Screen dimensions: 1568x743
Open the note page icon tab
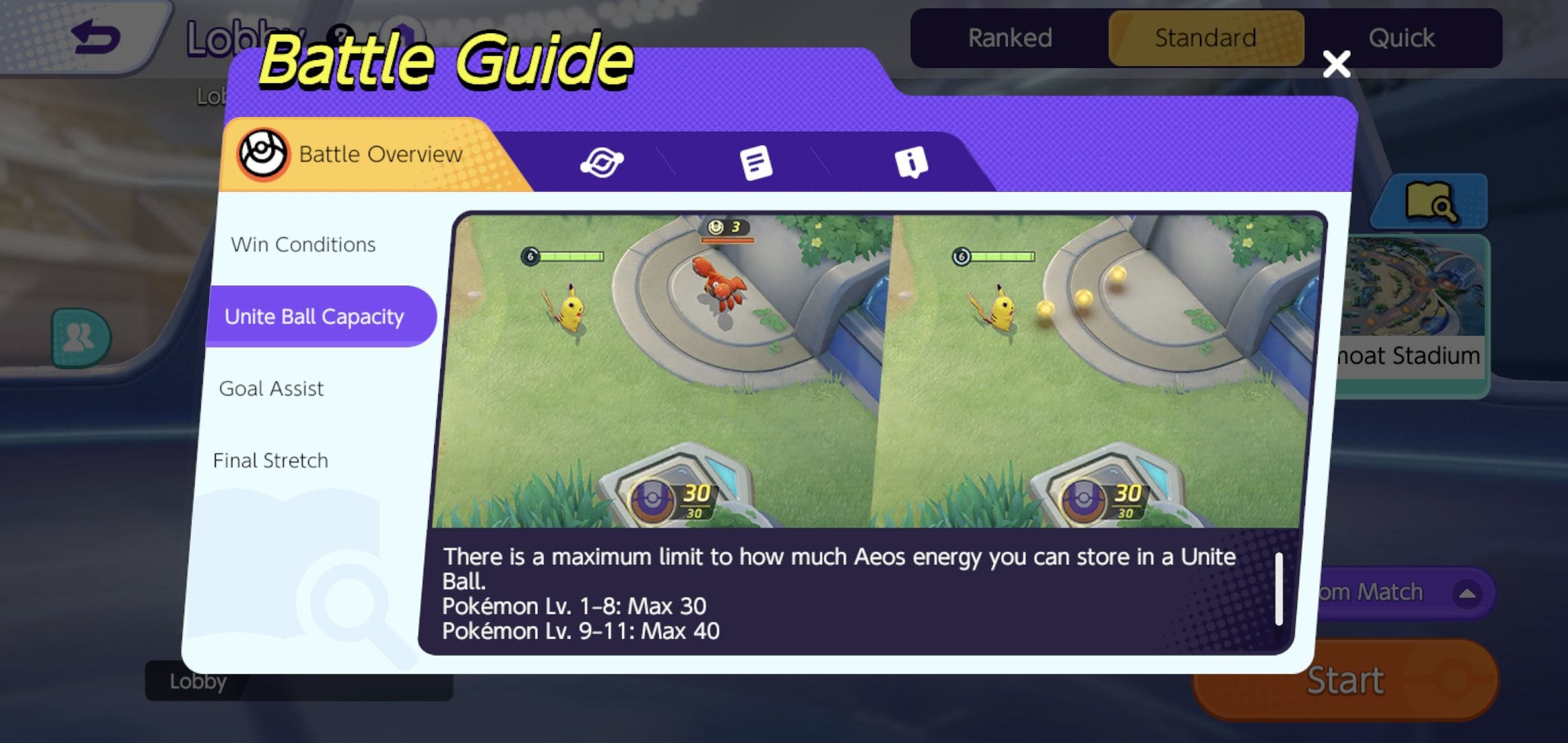pos(756,163)
